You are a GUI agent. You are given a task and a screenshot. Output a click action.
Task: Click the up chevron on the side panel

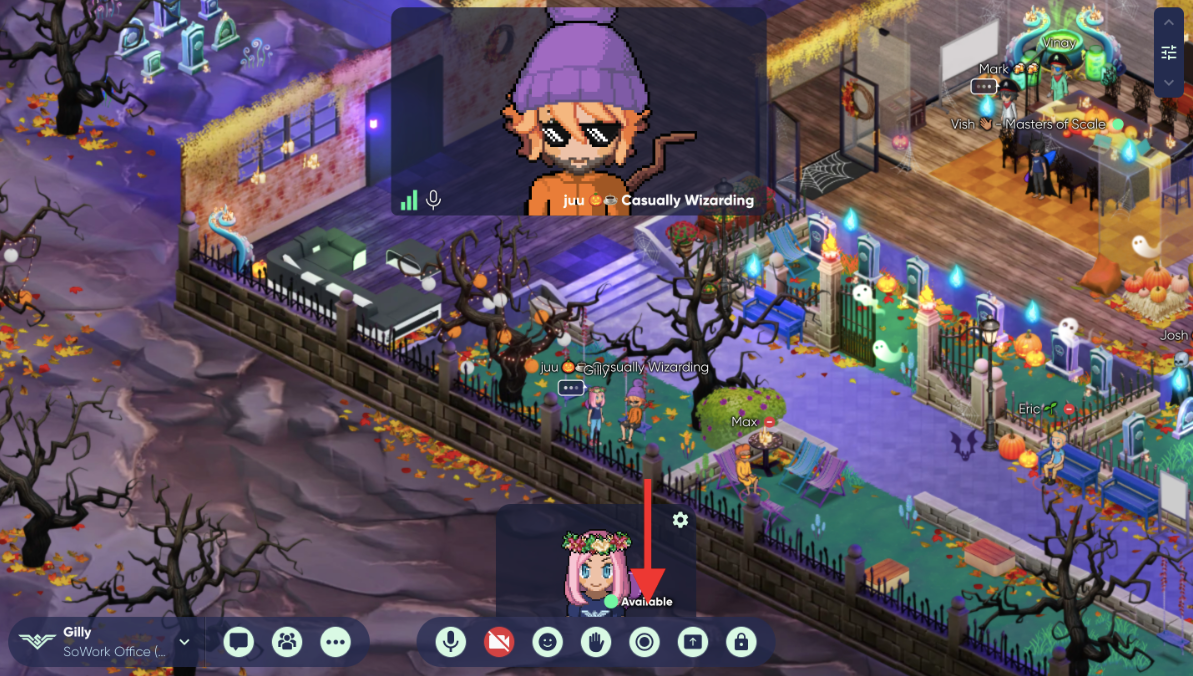tap(1169, 23)
